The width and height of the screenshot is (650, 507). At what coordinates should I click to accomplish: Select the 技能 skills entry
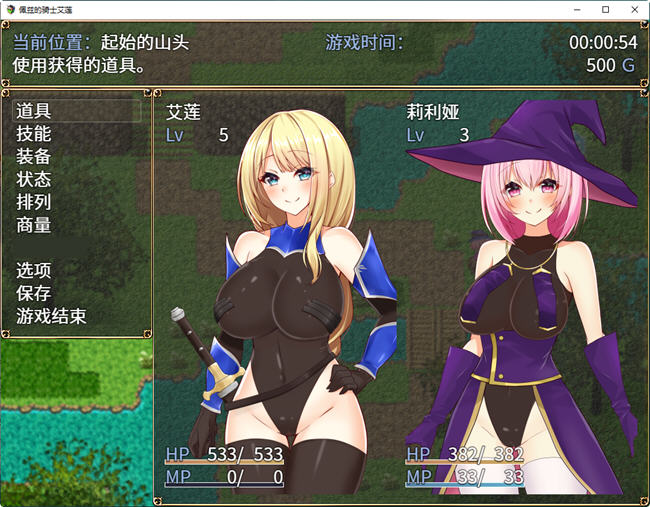point(35,134)
